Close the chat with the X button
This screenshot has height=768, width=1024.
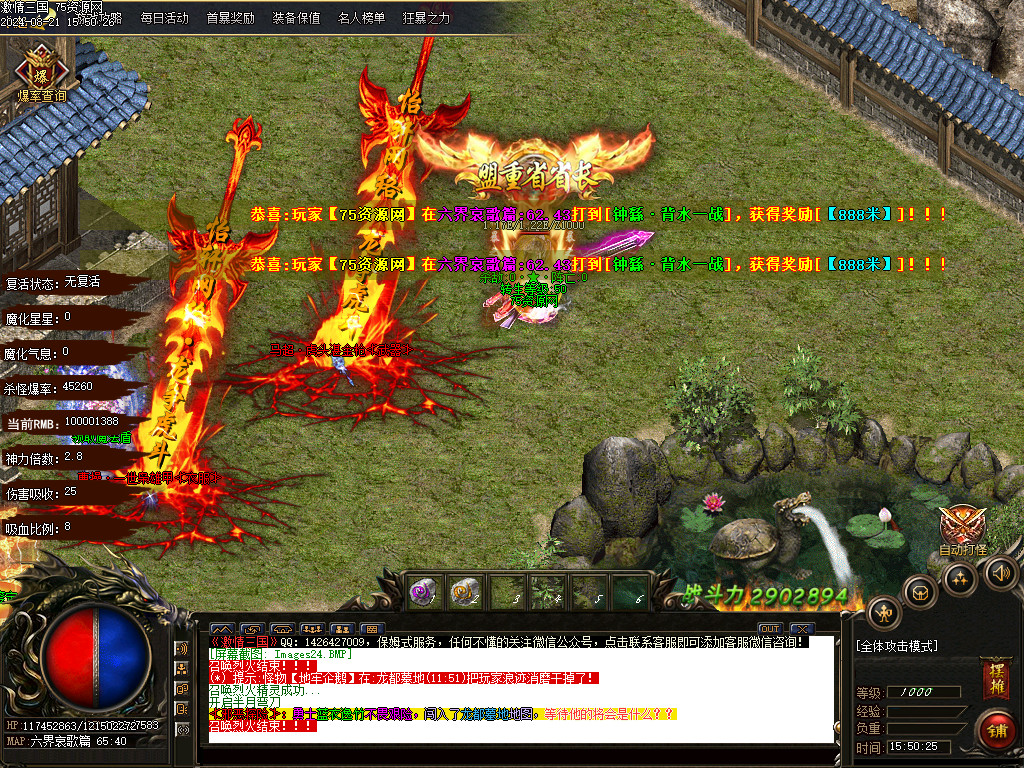click(801, 629)
